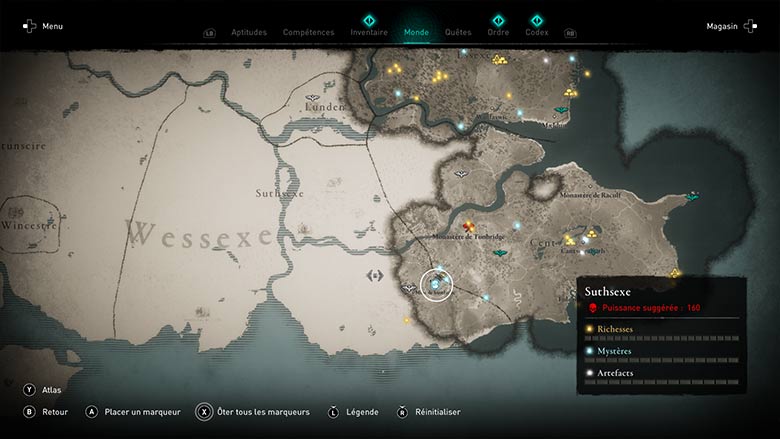780x439 pixels.
Task: Open the Inventaire tab
Action: coord(369,32)
